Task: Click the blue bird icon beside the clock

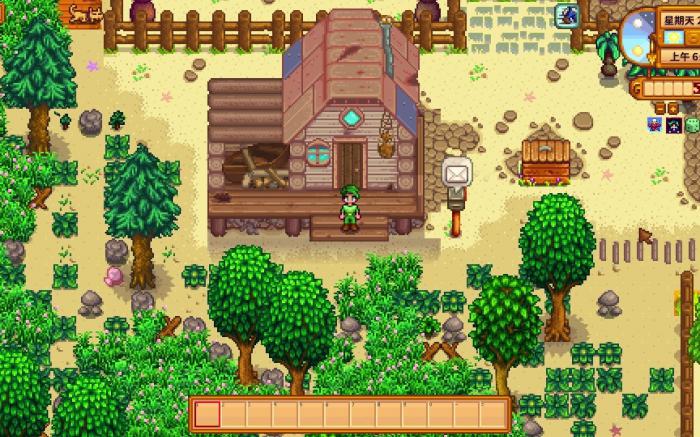Action: pyautogui.click(x=569, y=15)
